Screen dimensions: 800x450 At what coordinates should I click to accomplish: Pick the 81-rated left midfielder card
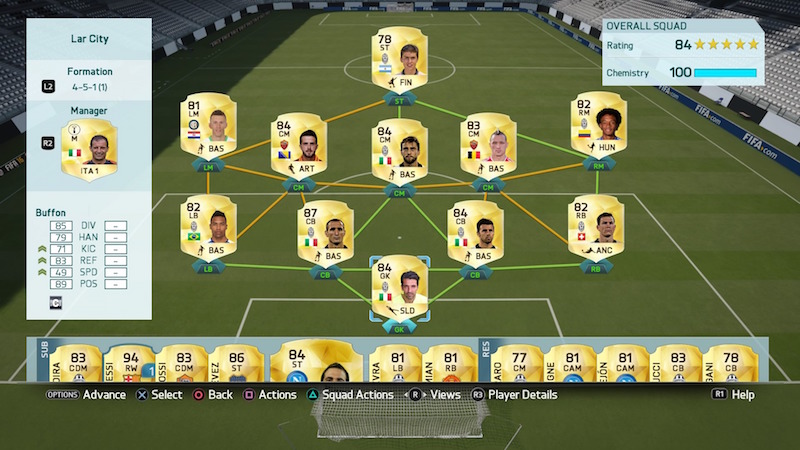click(x=205, y=127)
